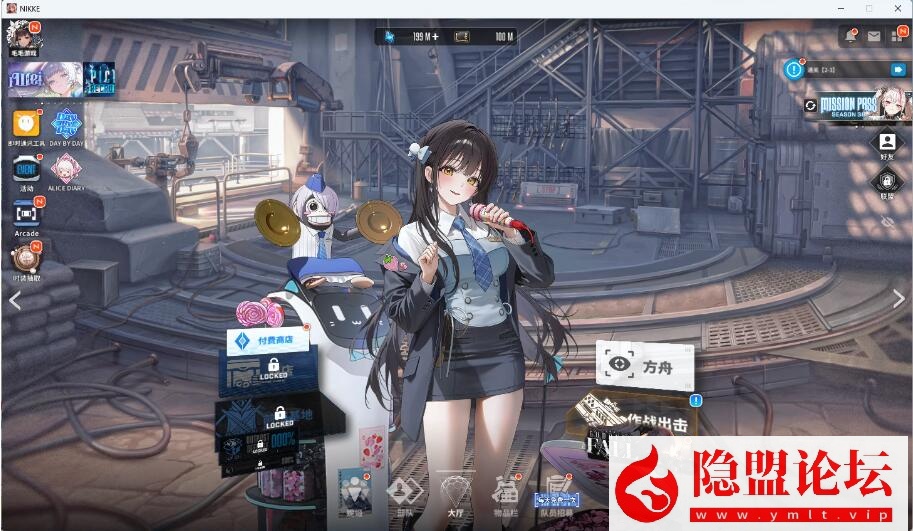913x531 pixels.
Task: Show the previous lobby screen with left arrow
Action: click(15, 299)
